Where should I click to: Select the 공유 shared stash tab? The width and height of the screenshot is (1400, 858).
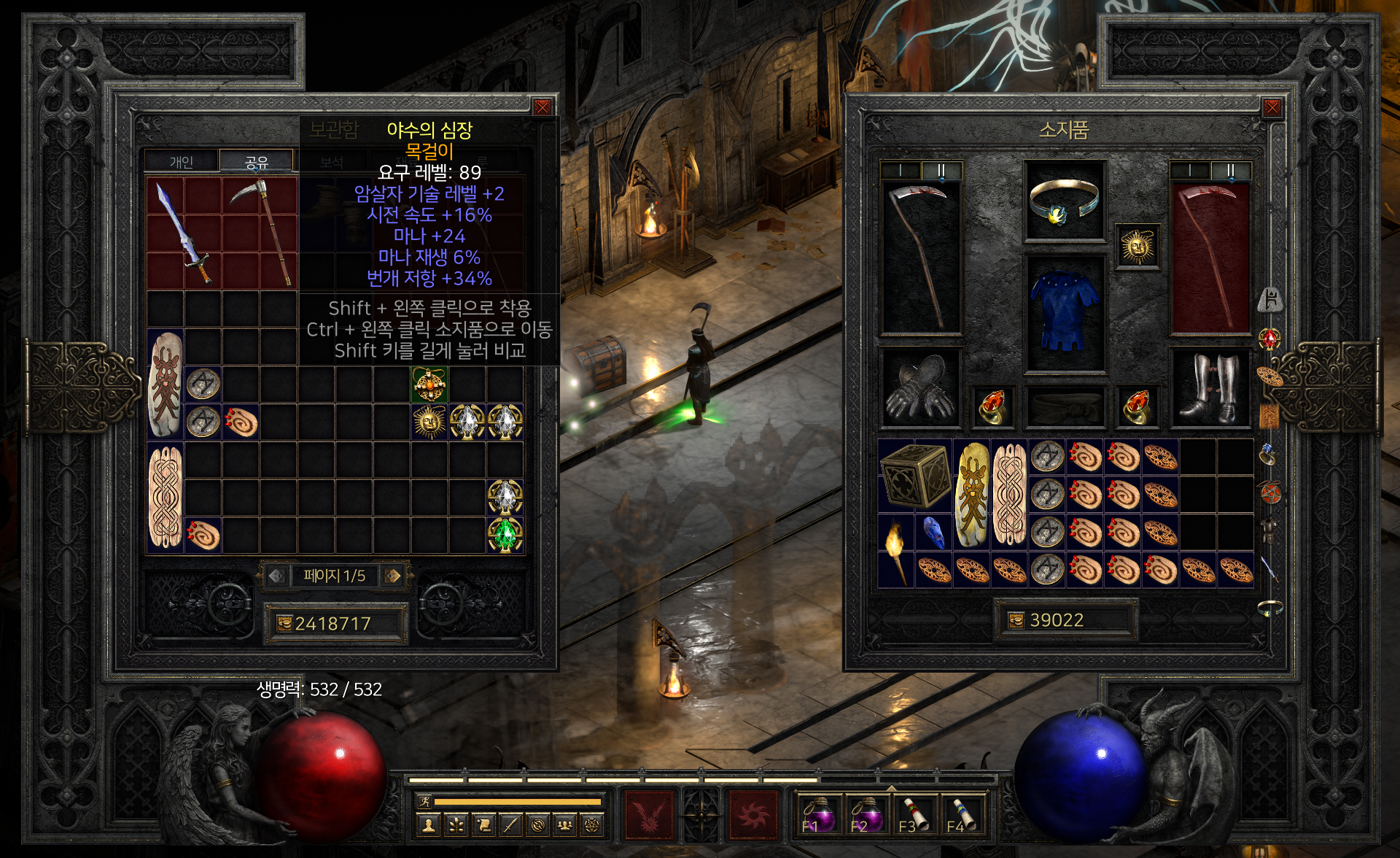click(257, 161)
